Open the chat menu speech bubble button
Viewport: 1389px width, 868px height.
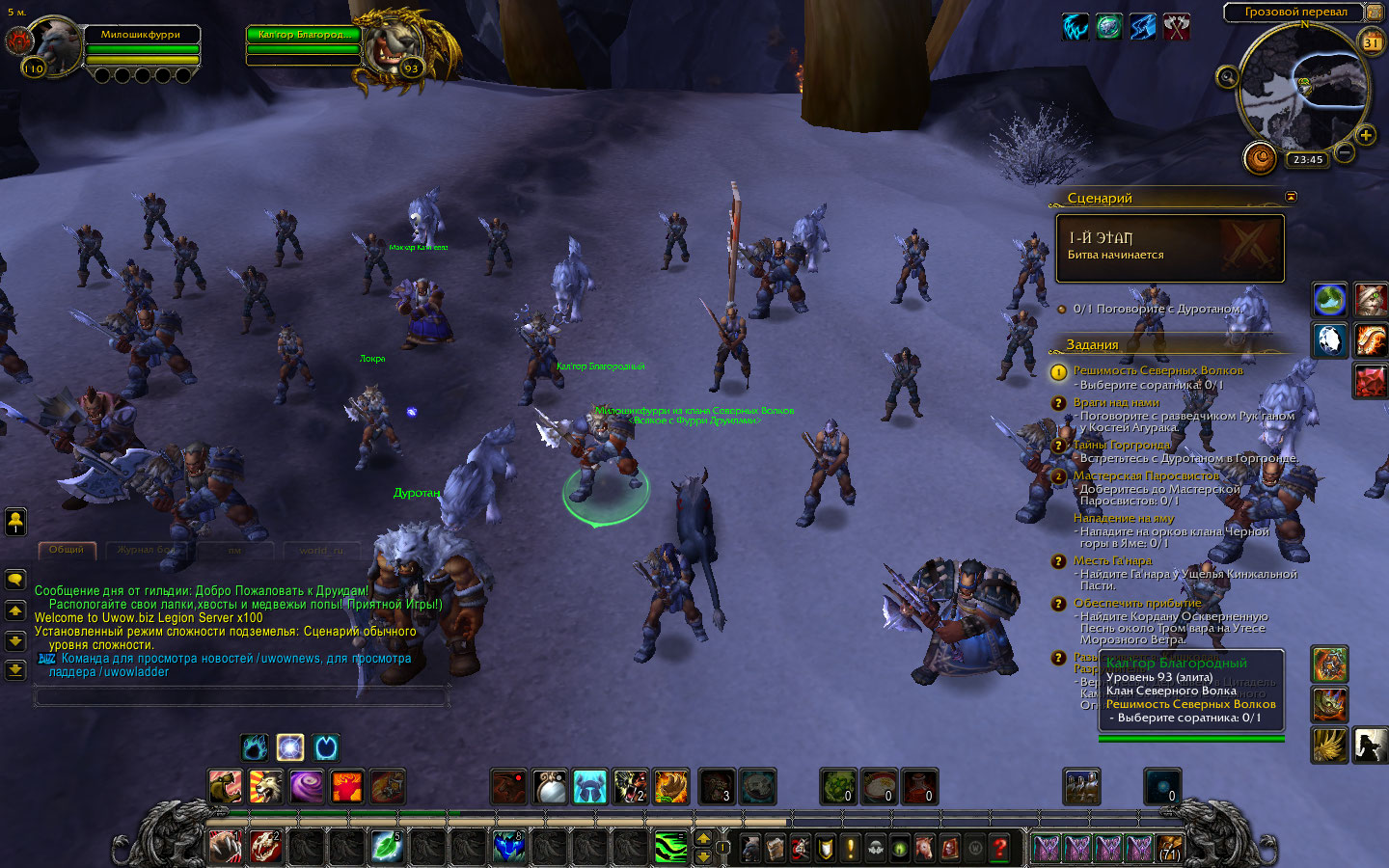pyautogui.click(x=15, y=580)
